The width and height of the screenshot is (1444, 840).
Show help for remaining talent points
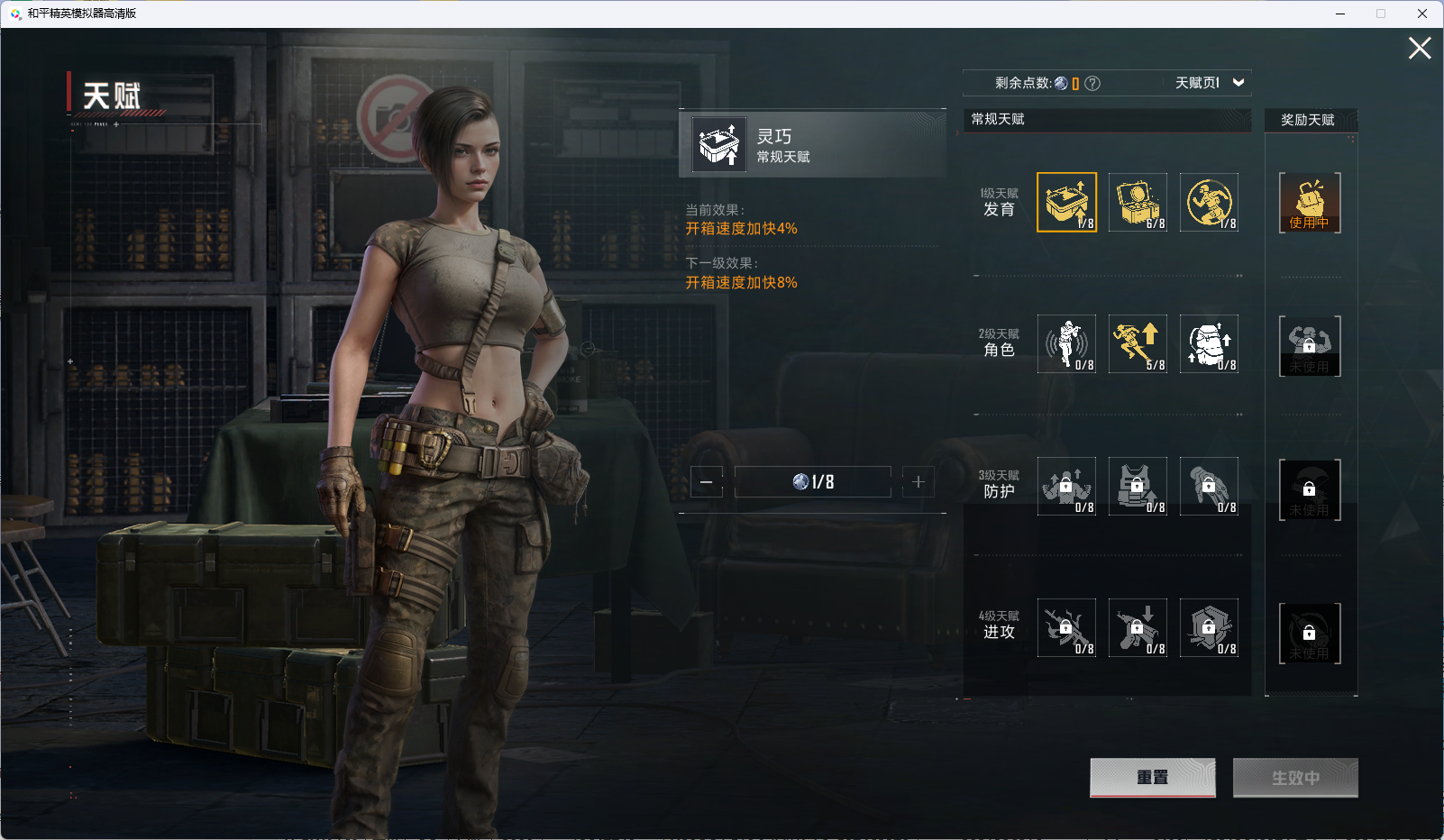coord(1092,84)
